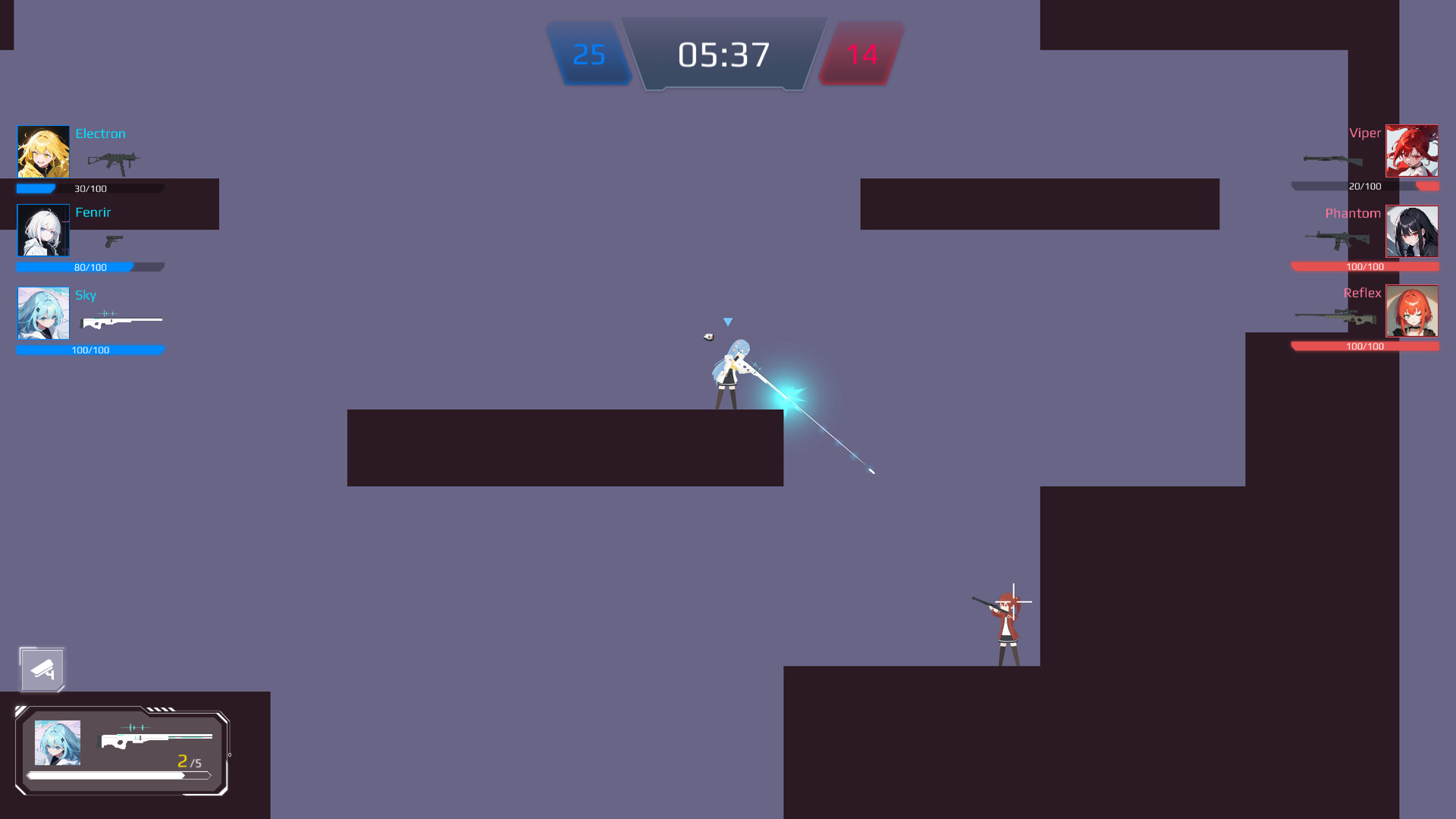Expand the blue triangle marker above the player
1456x819 pixels.
[x=727, y=322]
